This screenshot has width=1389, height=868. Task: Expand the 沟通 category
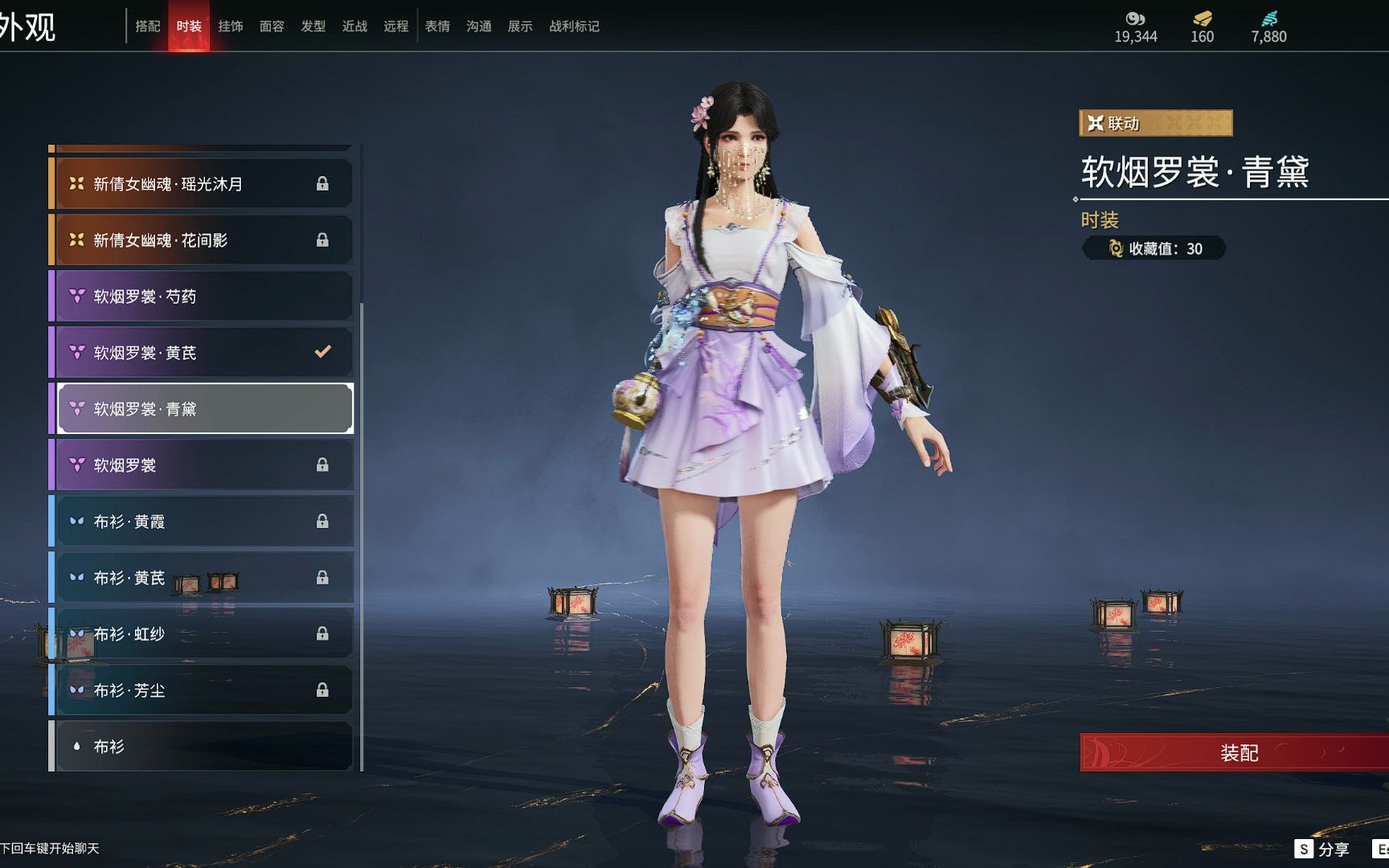(x=478, y=26)
